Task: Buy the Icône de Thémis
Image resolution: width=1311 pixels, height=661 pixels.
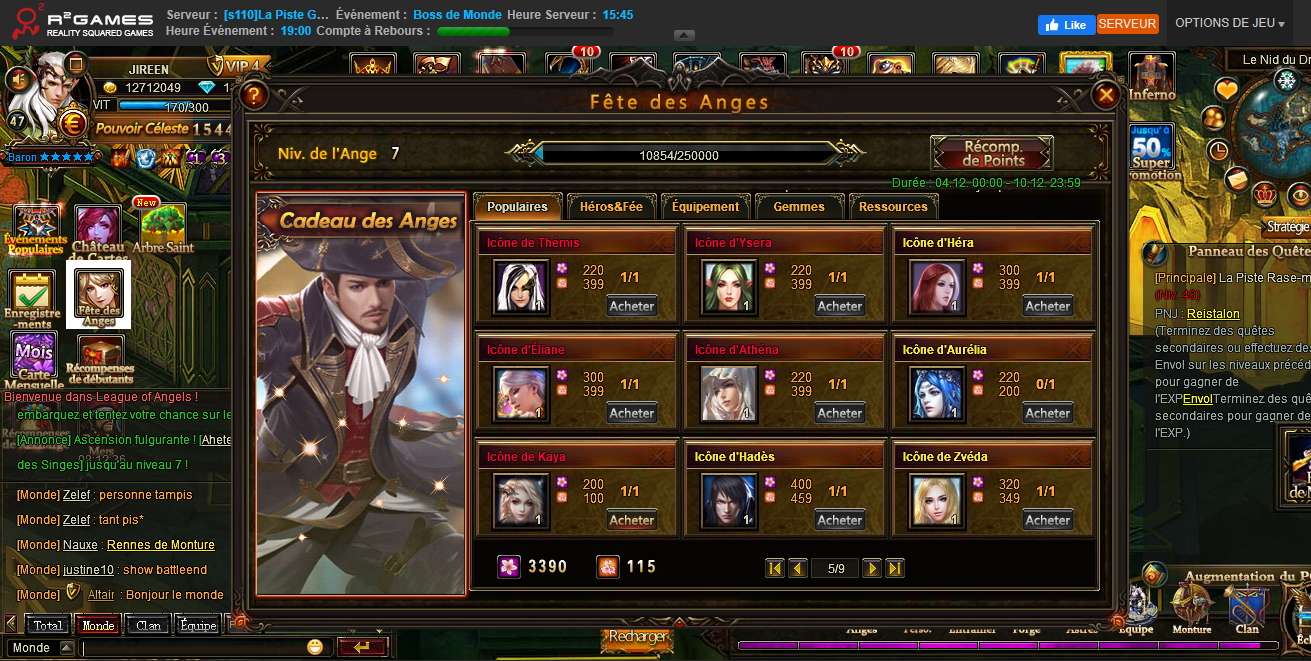Action: (632, 306)
